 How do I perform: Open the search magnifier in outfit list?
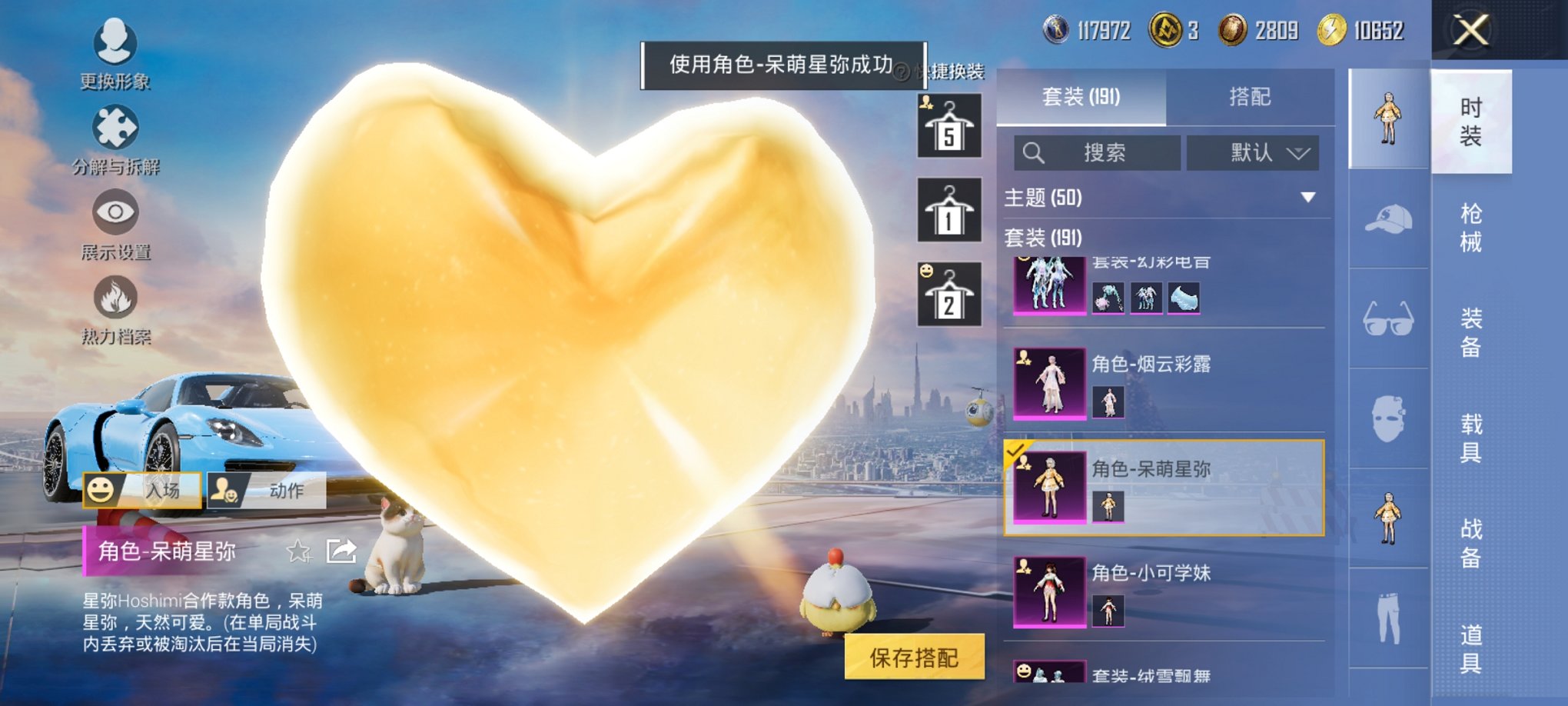pos(1034,152)
